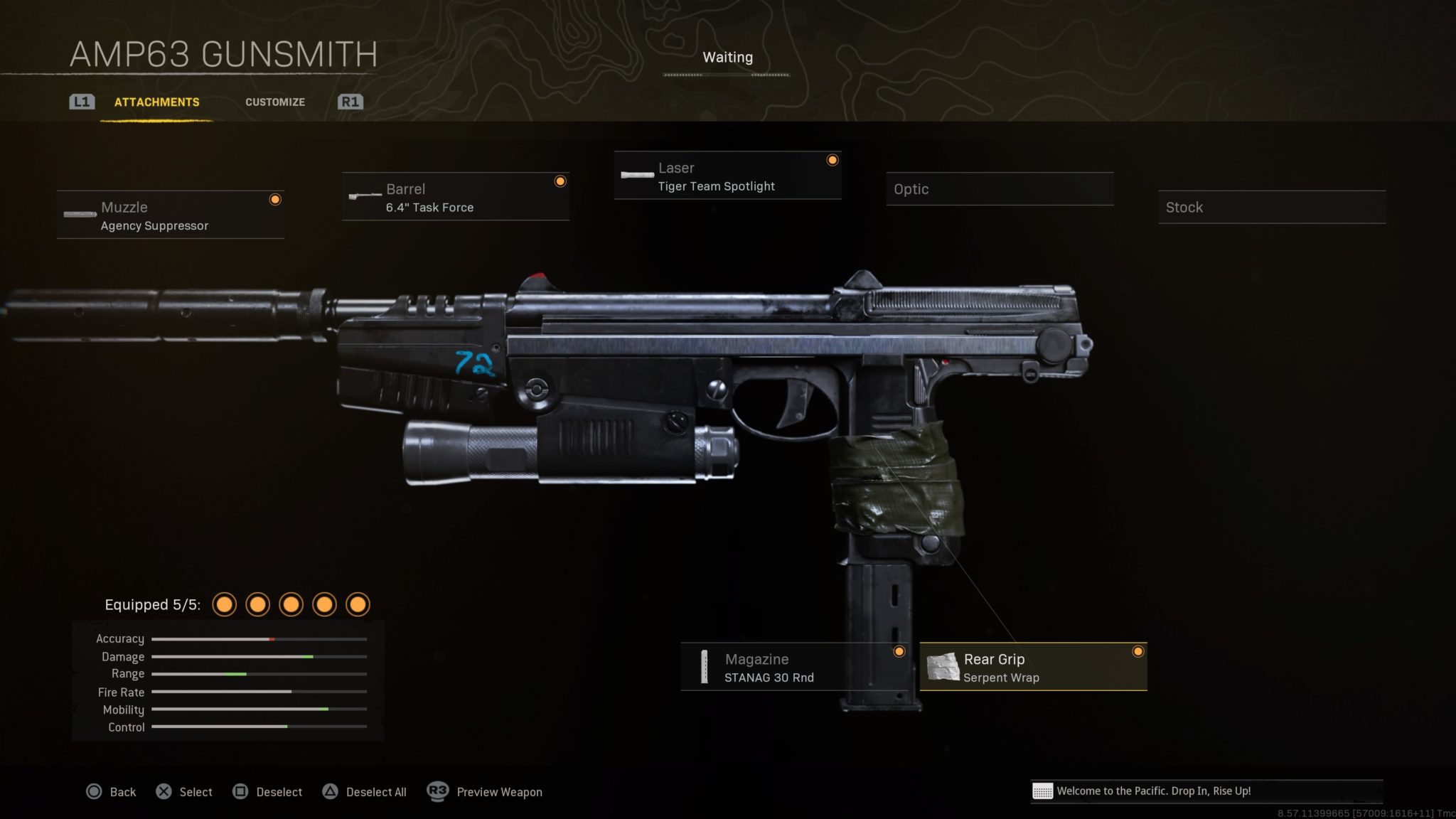Open the empty Stock attachment slot

click(x=1271, y=207)
